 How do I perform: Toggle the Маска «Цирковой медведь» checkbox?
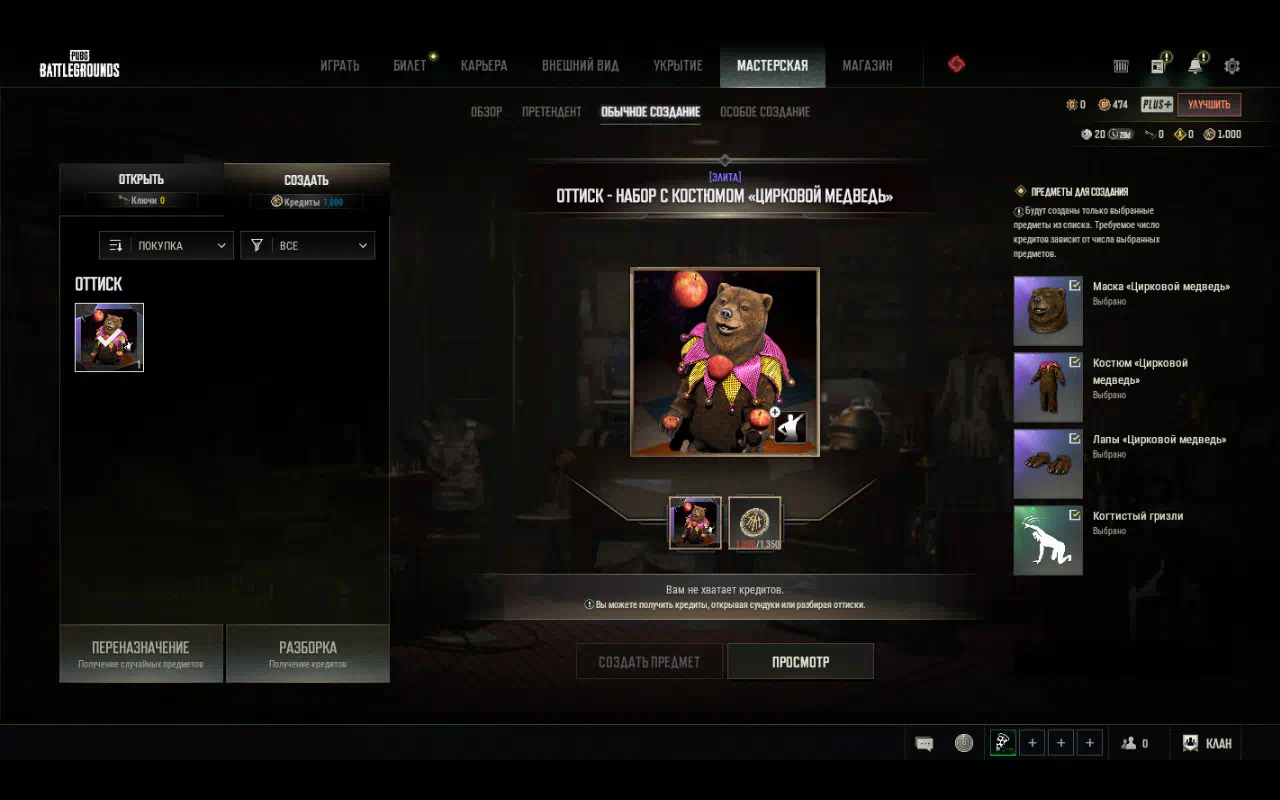[x=1074, y=285]
